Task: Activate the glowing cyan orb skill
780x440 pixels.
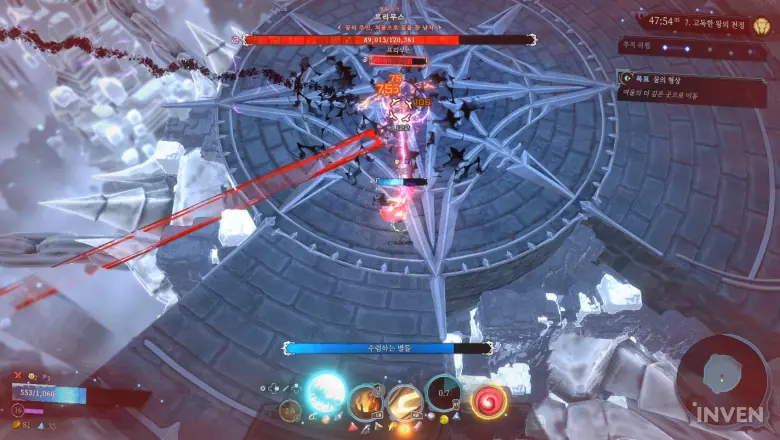Action: click(325, 392)
